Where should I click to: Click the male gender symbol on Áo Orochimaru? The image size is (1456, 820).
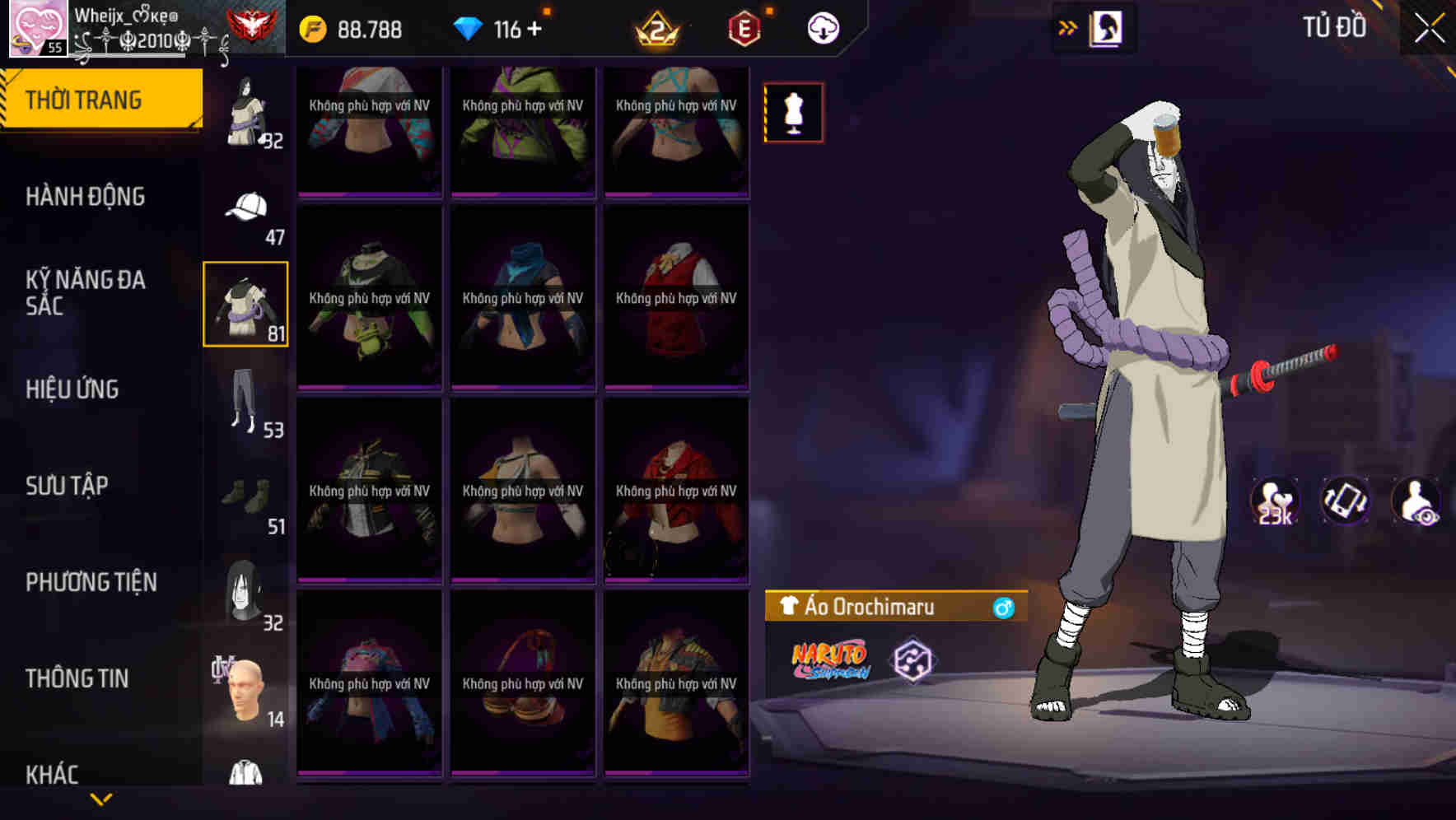tap(1003, 608)
